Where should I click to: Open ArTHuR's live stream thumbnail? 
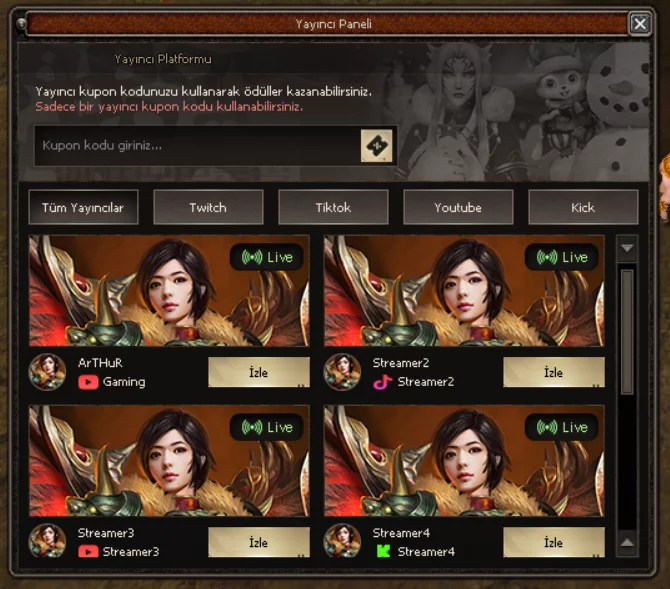[169, 291]
